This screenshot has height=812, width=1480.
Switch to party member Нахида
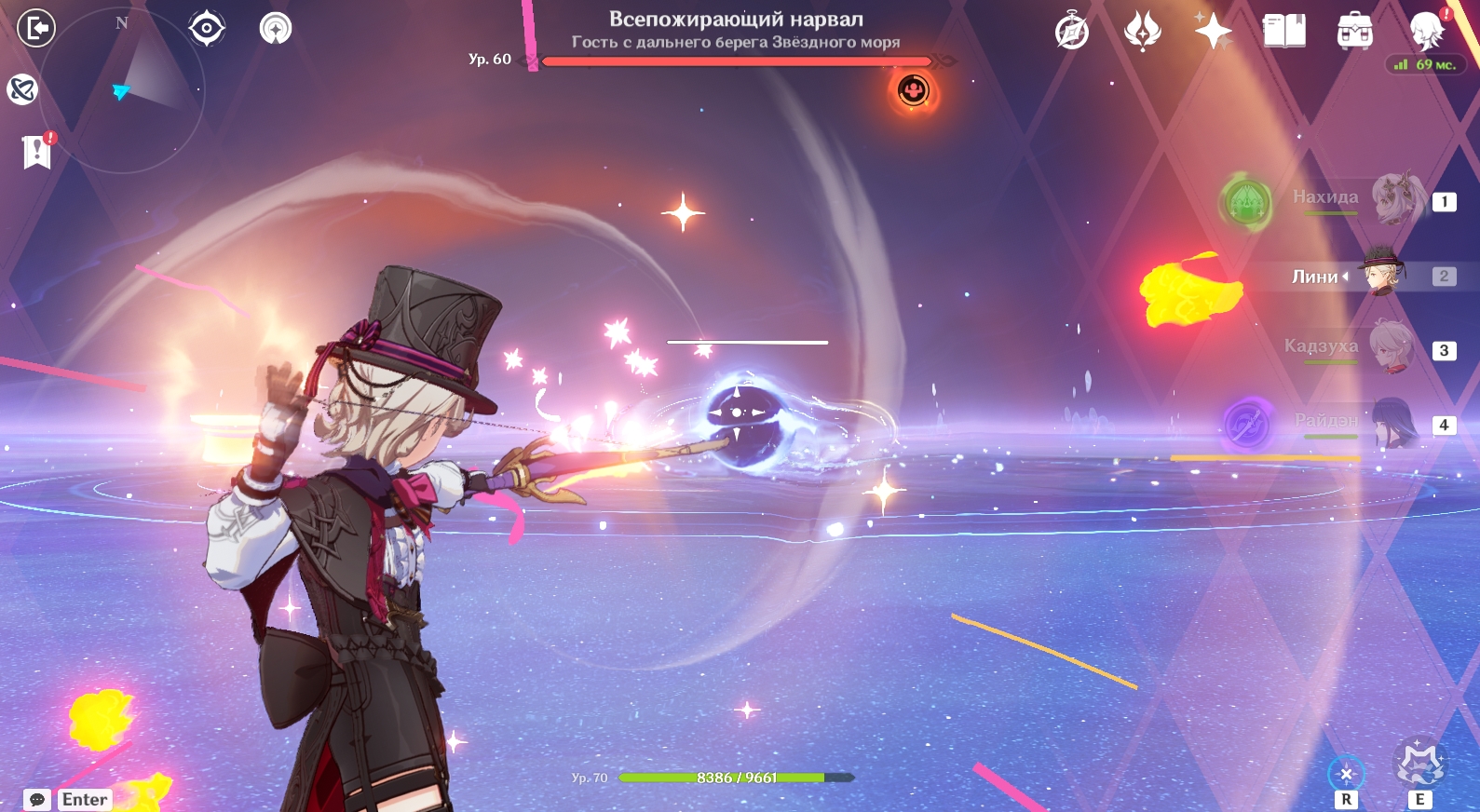[1396, 198]
